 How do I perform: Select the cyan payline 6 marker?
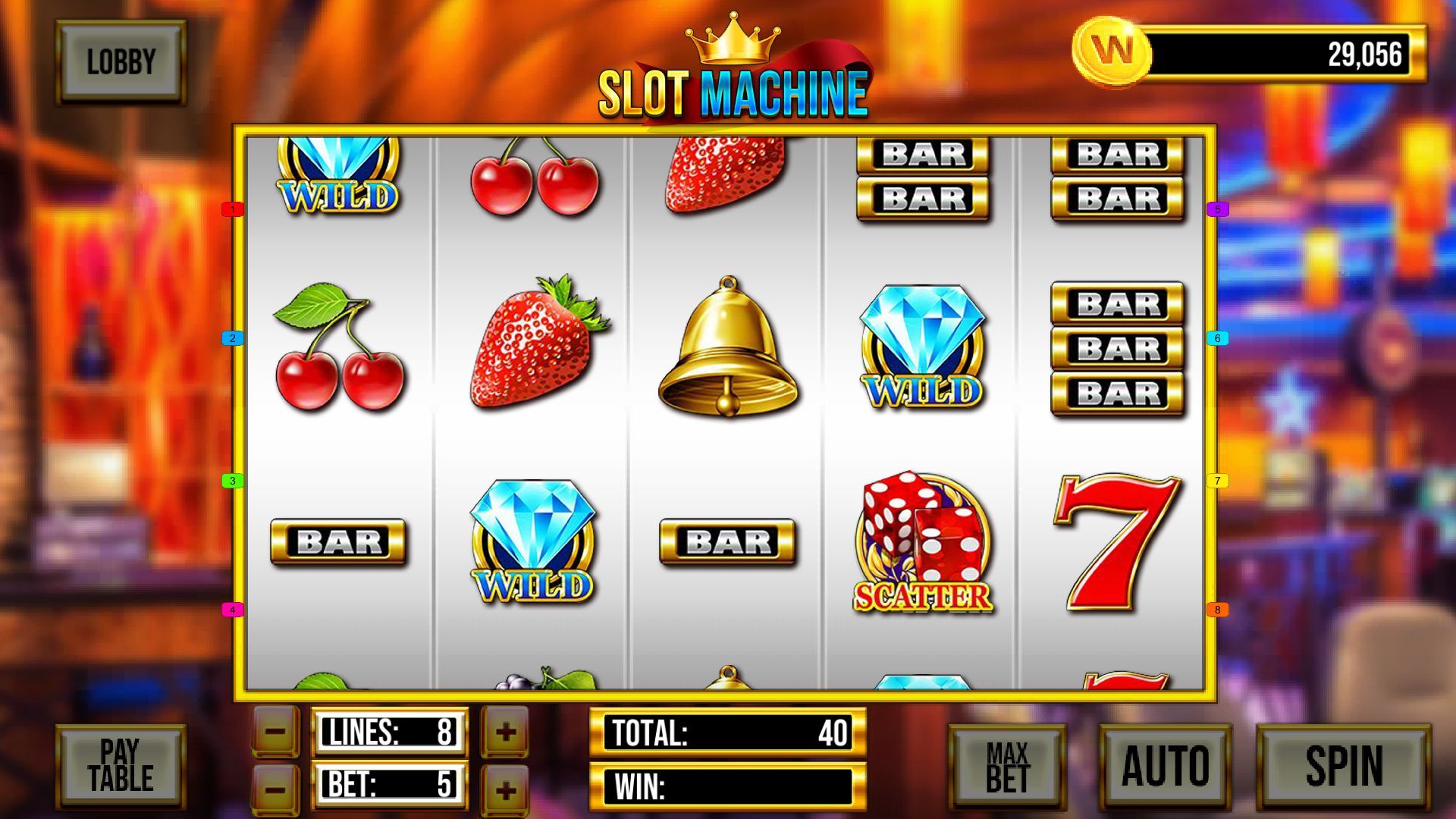coord(1217,338)
